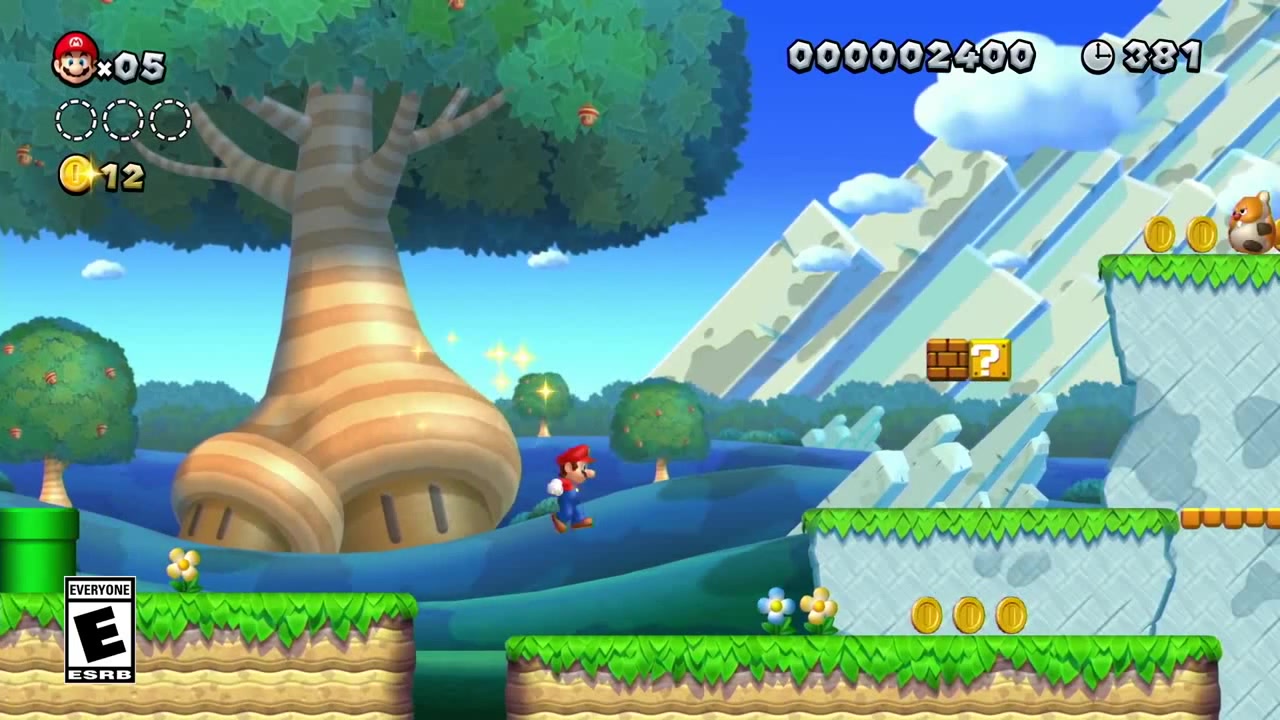Click the clock timer icon showing 381
This screenshot has height=720, width=1280.
[x=1098, y=57]
